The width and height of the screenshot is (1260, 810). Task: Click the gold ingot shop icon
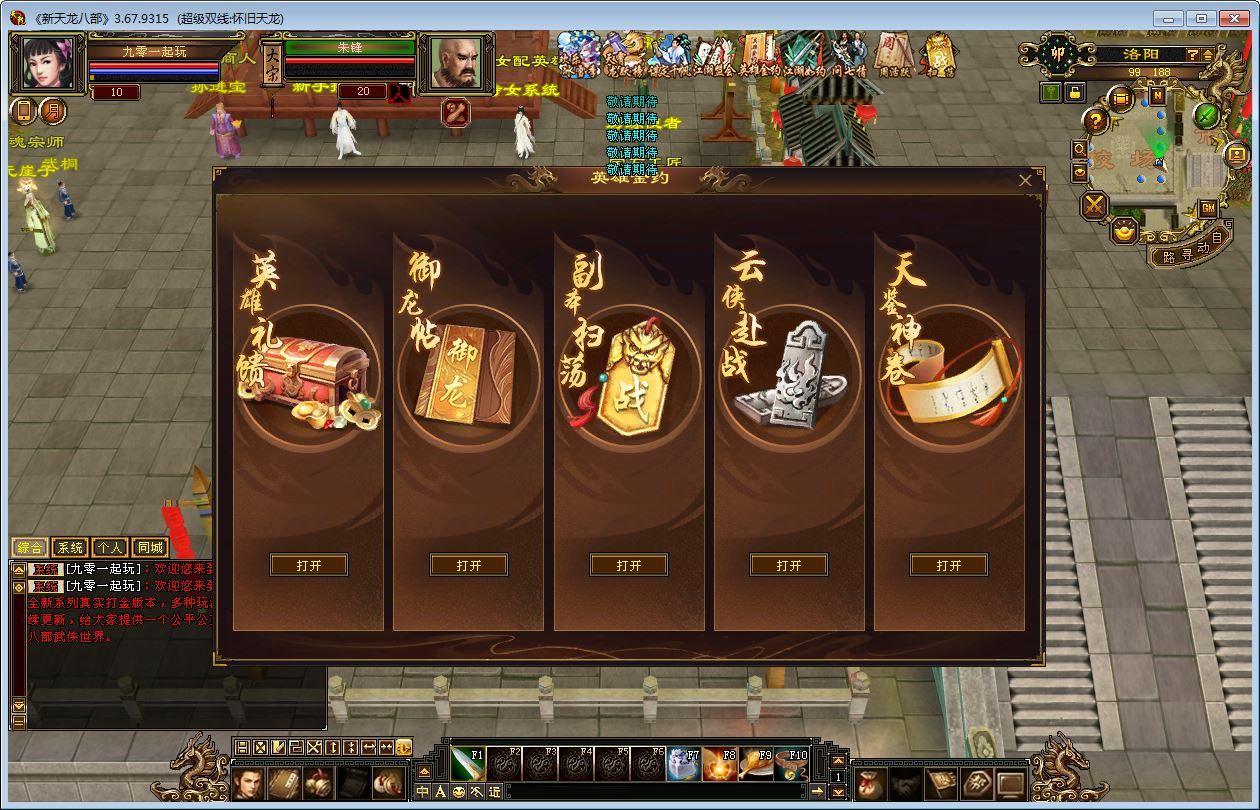1125,231
